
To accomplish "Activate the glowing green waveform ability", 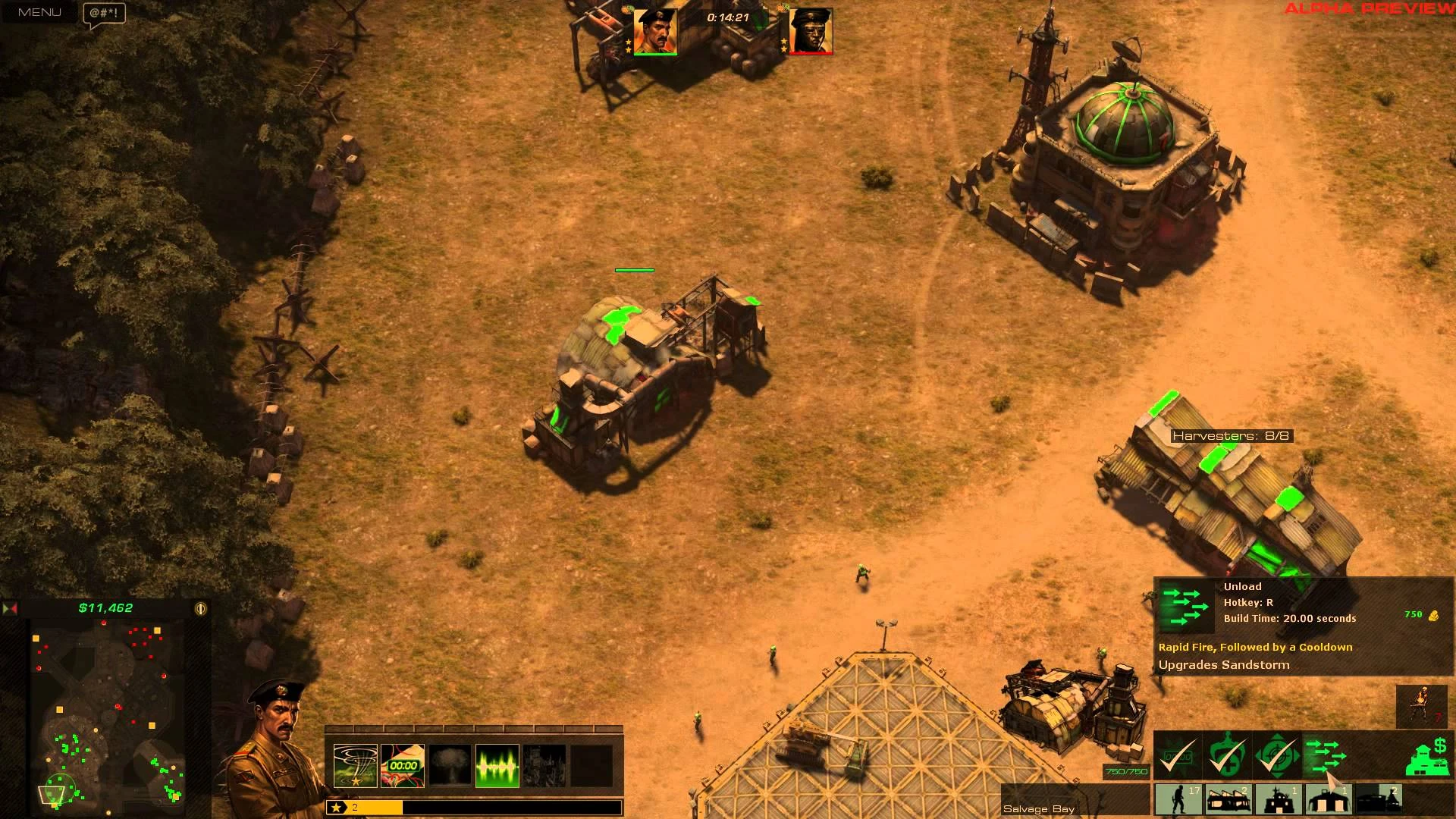I will pos(497,766).
